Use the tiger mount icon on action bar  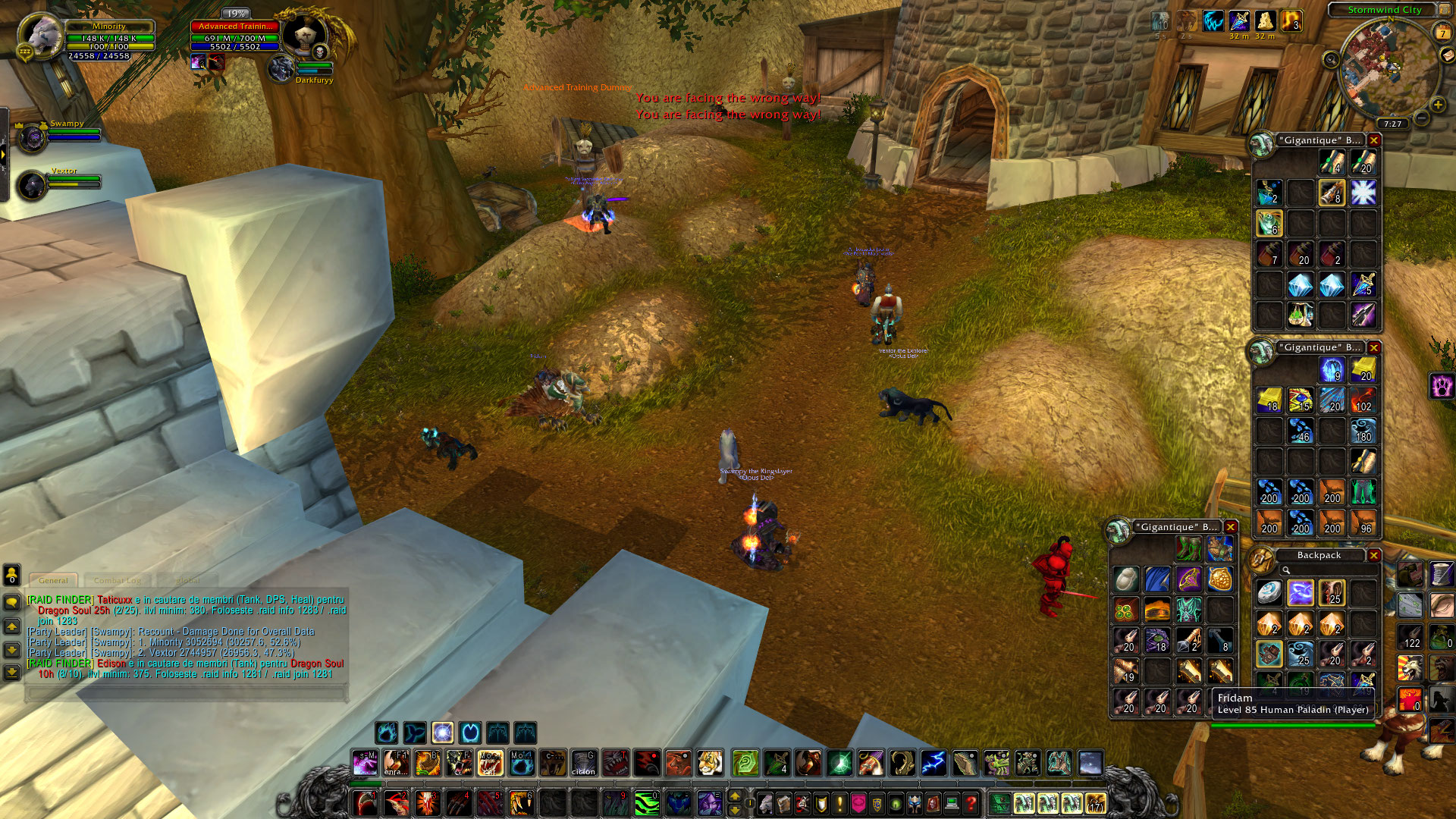pos(710,763)
